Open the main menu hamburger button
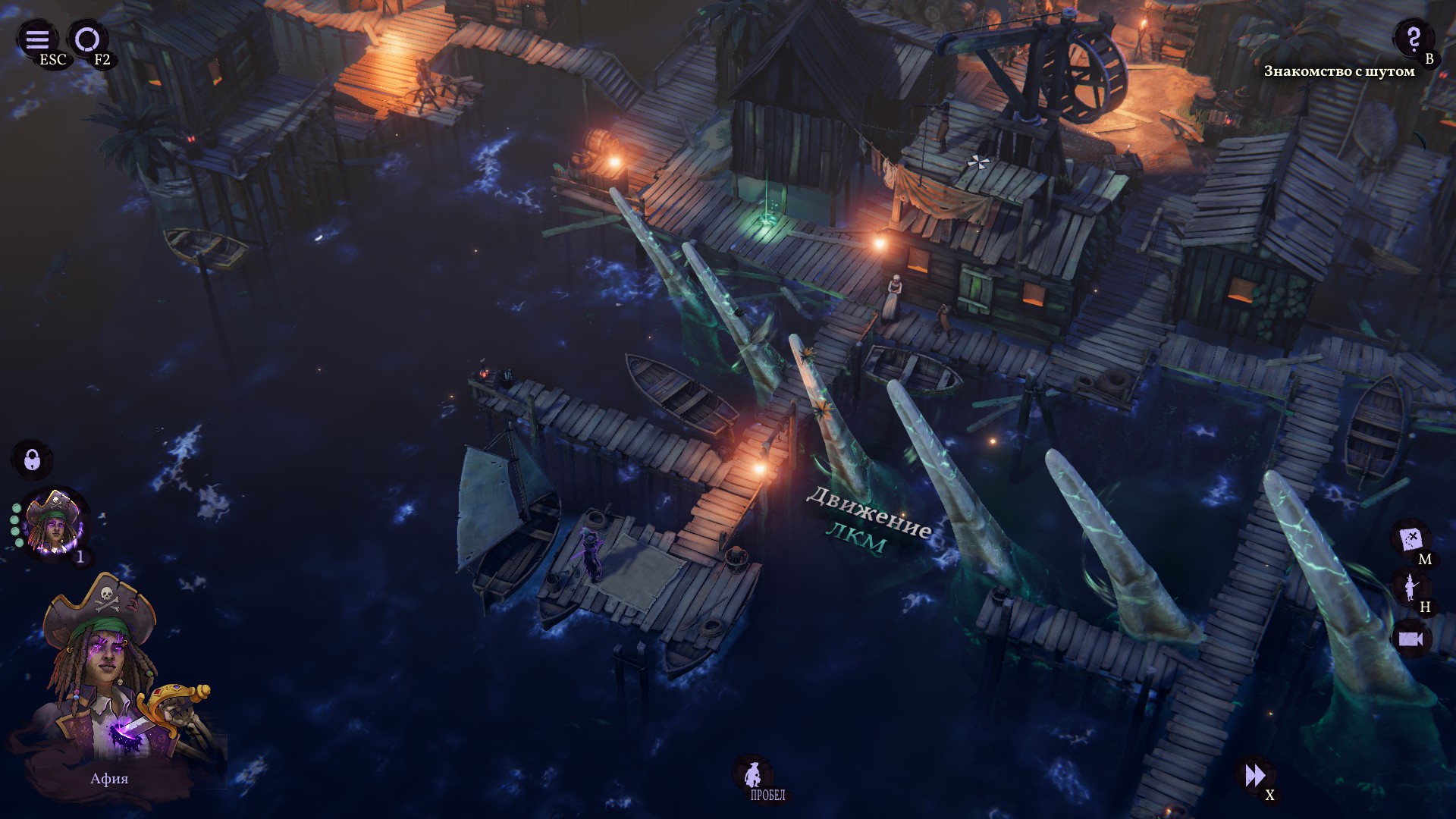The width and height of the screenshot is (1456, 819). coord(37,39)
